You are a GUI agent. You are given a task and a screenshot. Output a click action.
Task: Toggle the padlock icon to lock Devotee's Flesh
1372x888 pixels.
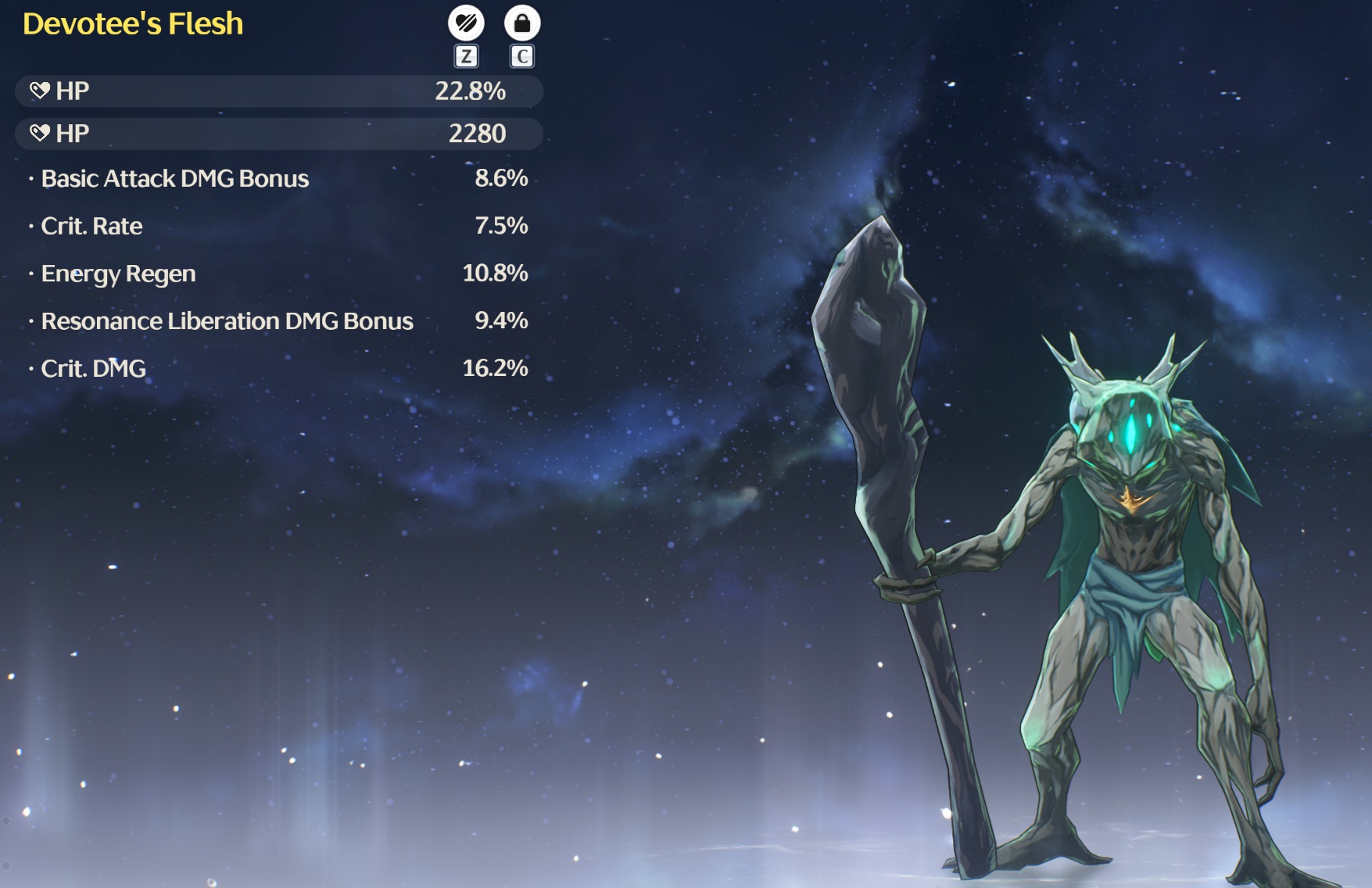pyautogui.click(x=522, y=23)
